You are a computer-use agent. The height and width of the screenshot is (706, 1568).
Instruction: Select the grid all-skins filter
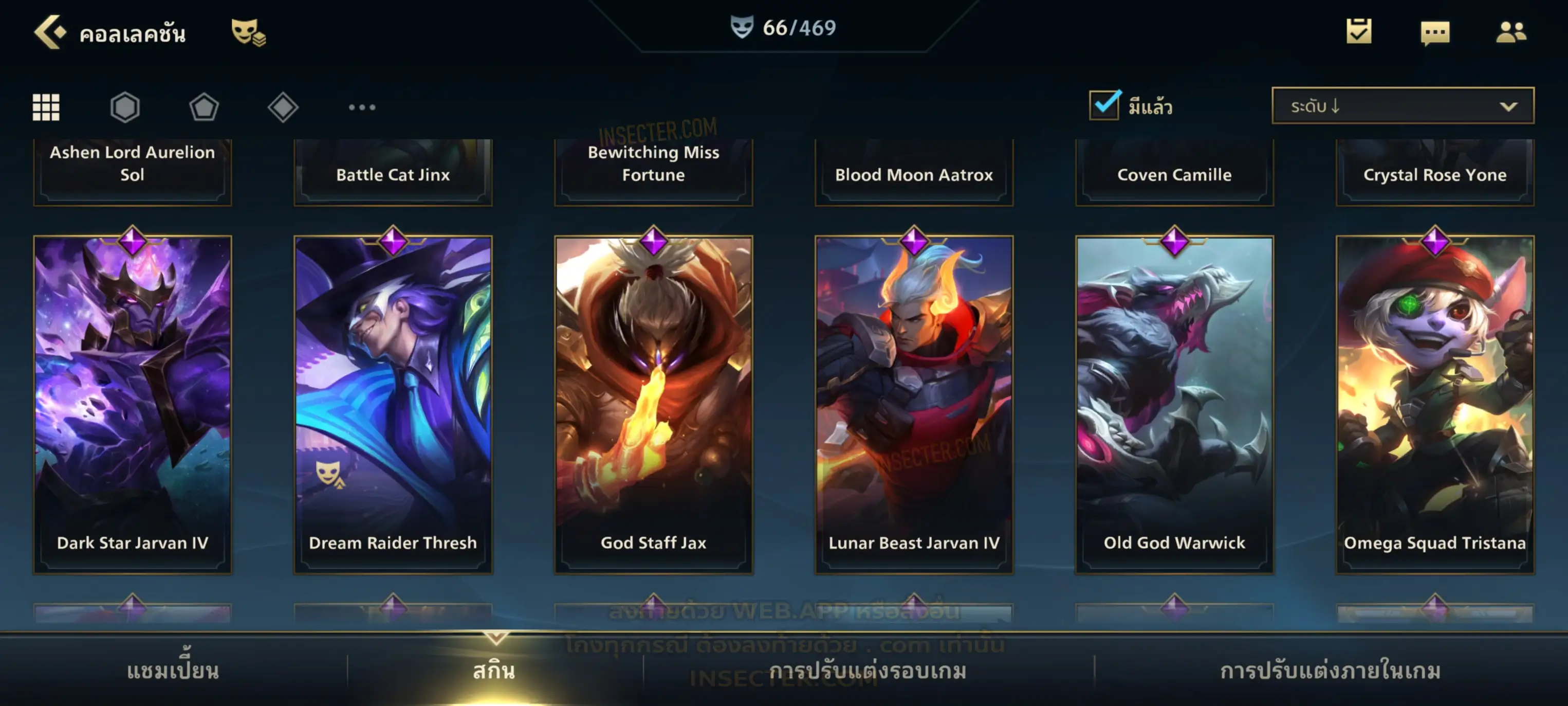coord(46,107)
